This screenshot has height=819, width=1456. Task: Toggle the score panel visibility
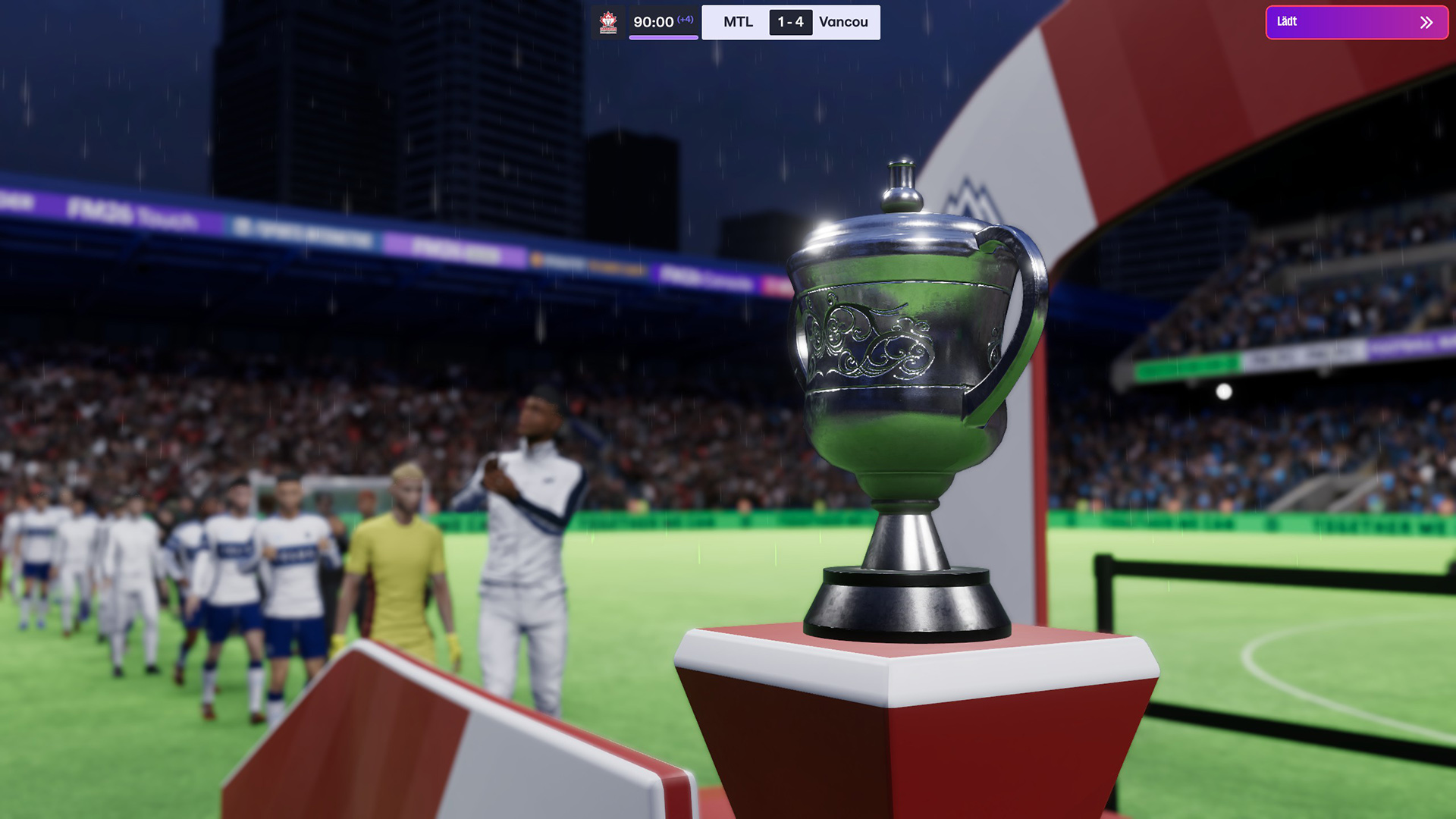tap(789, 22)
